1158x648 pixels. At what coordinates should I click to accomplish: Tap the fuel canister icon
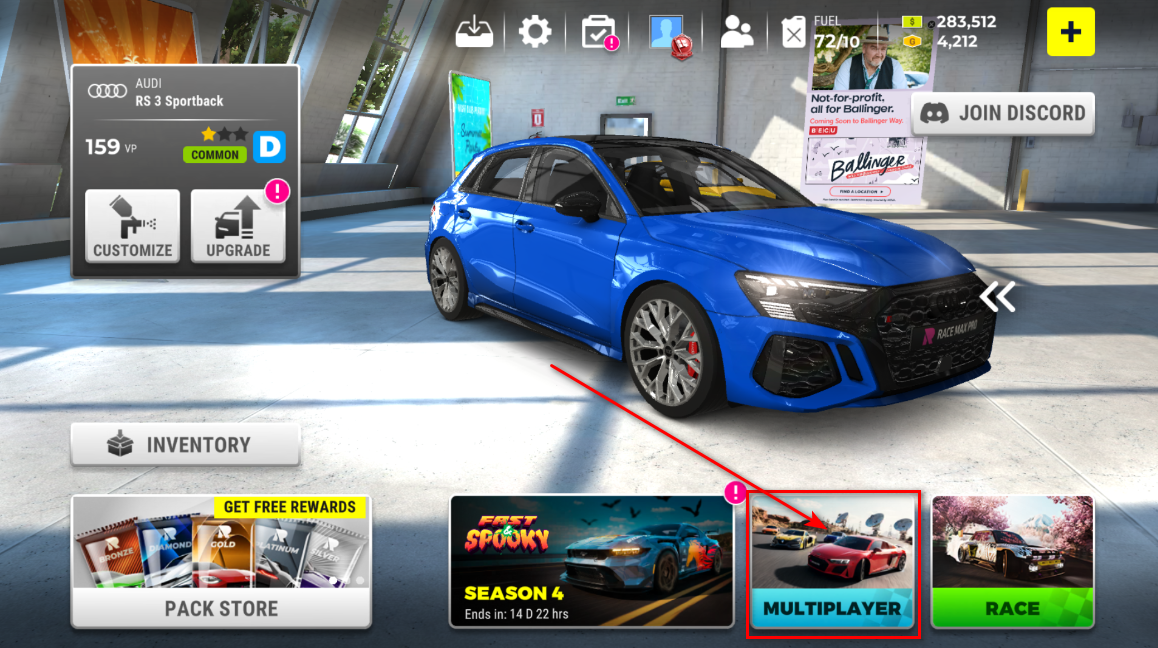point(793,32)
